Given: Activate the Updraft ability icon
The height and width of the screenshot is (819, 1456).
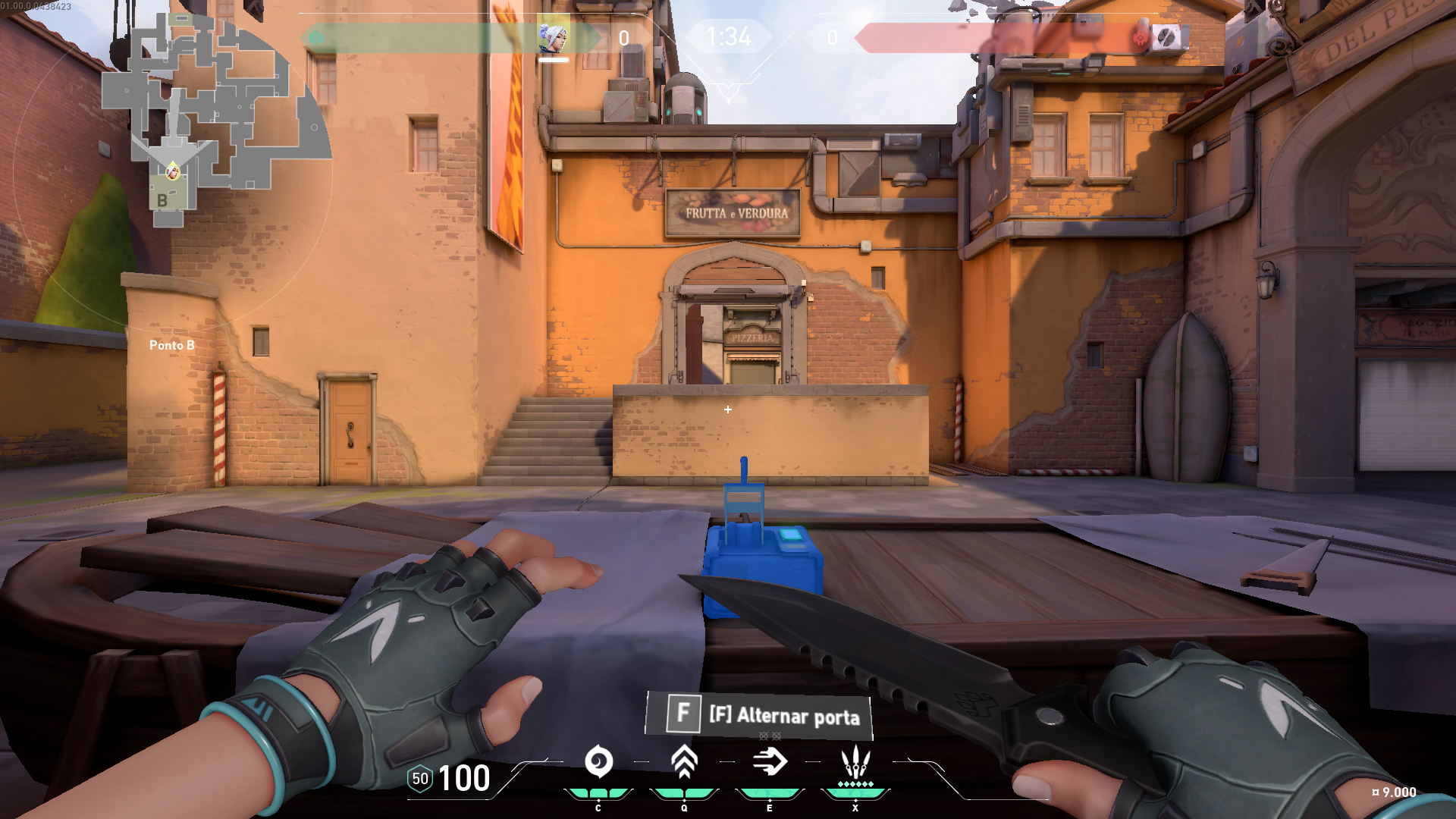Looking at the screenshot, I should (684, 762).
